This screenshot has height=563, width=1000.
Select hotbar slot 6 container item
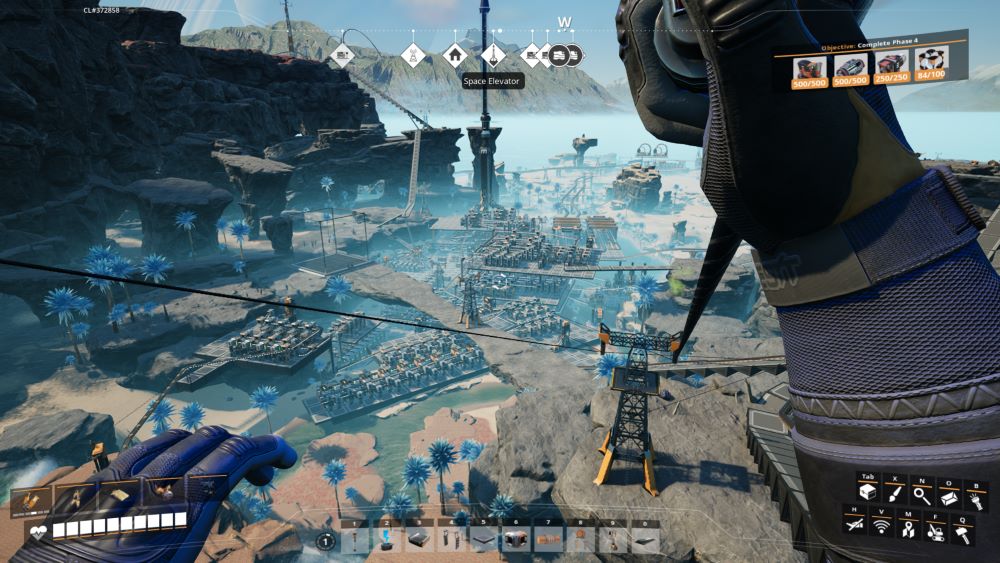[515, 540]
